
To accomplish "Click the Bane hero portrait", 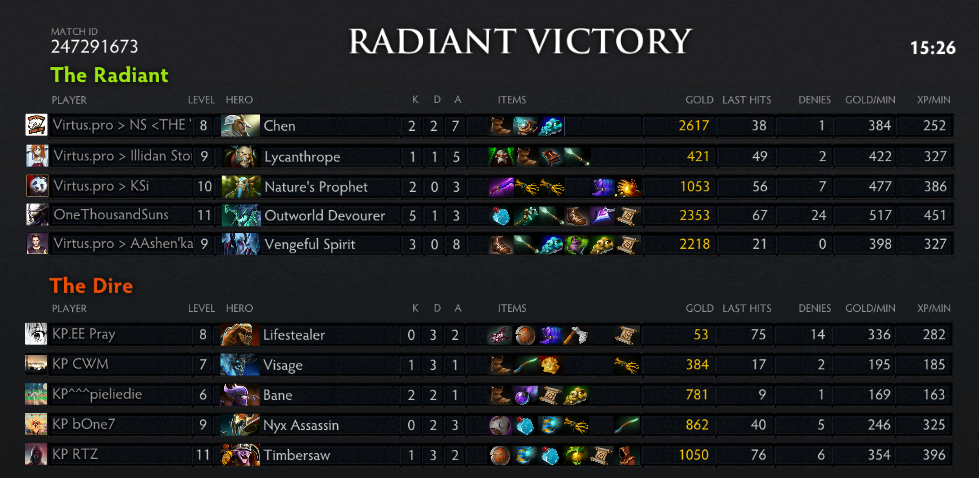I will [x=239, y=395].
